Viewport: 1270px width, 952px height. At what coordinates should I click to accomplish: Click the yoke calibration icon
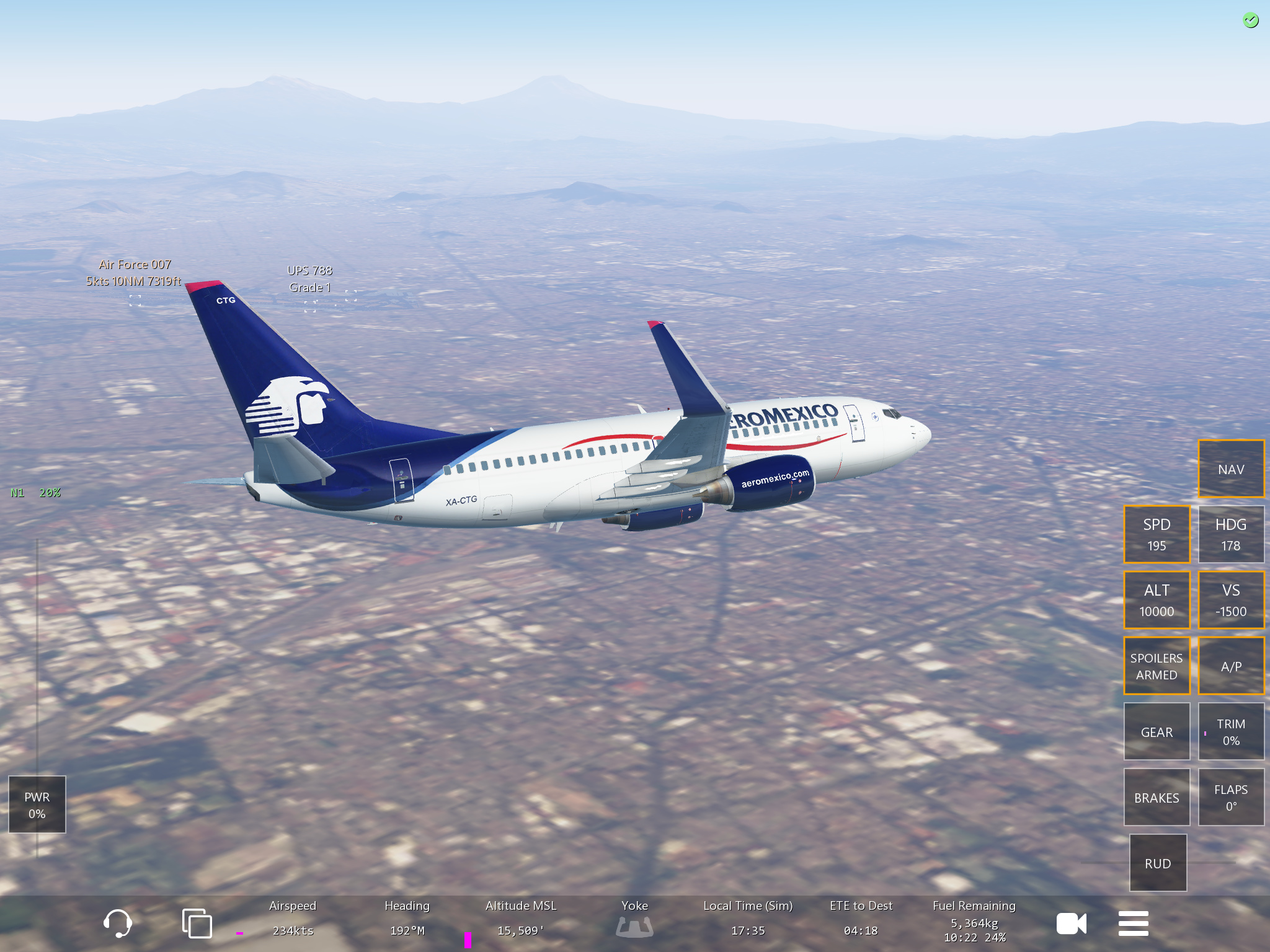(x=634, y=927)
